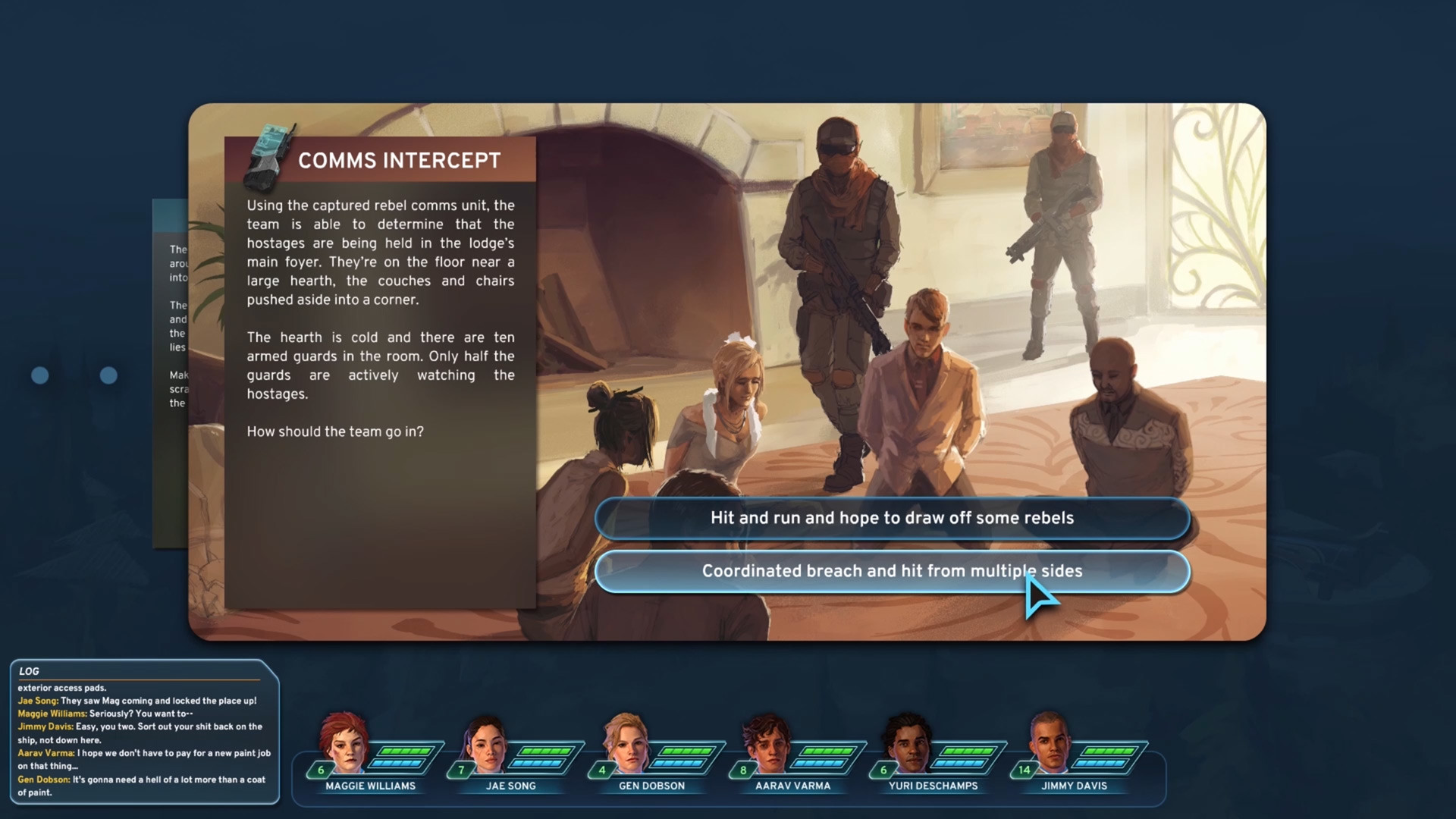The height and width of the screenshot is (819, 1456).
Task: Click Jimmy Davis' level badge showing 14
Action: (1025, 769)
